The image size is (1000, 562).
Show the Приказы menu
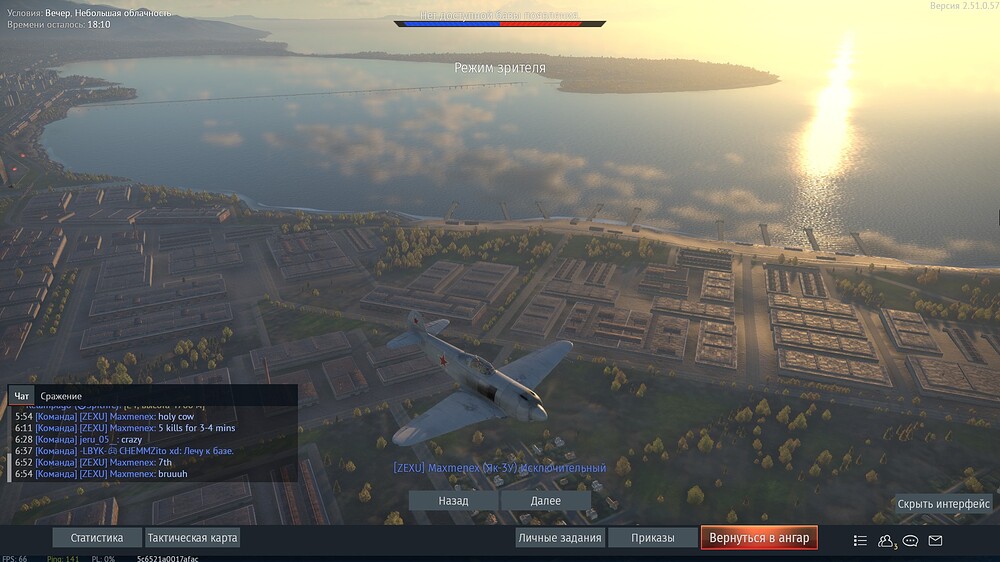[652, 538]
